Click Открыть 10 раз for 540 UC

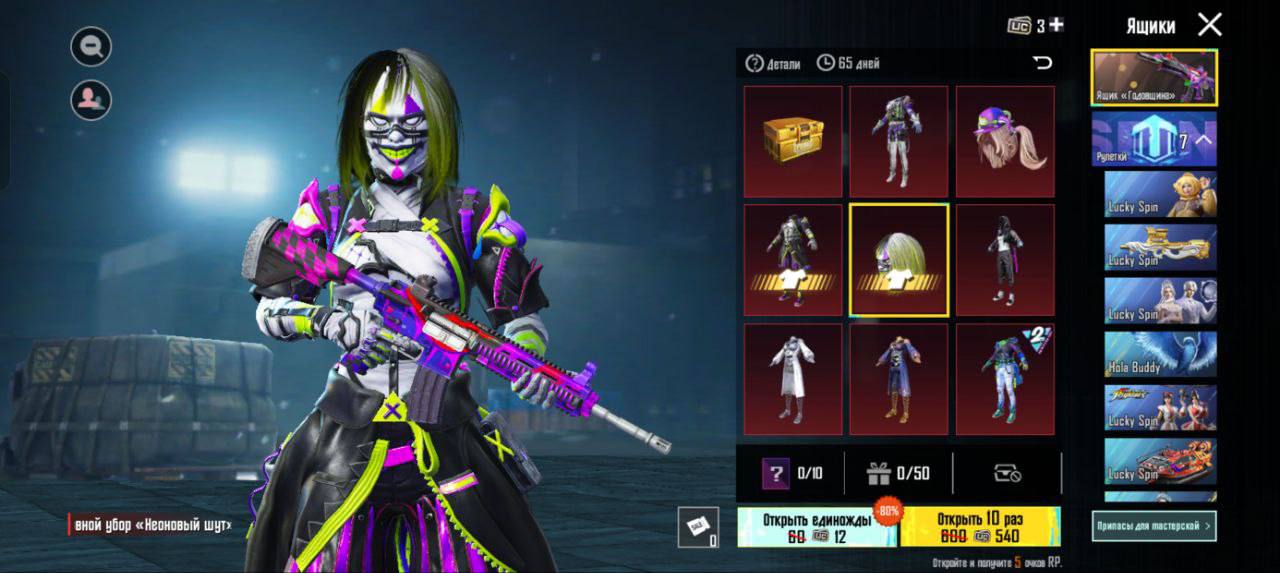980,527
